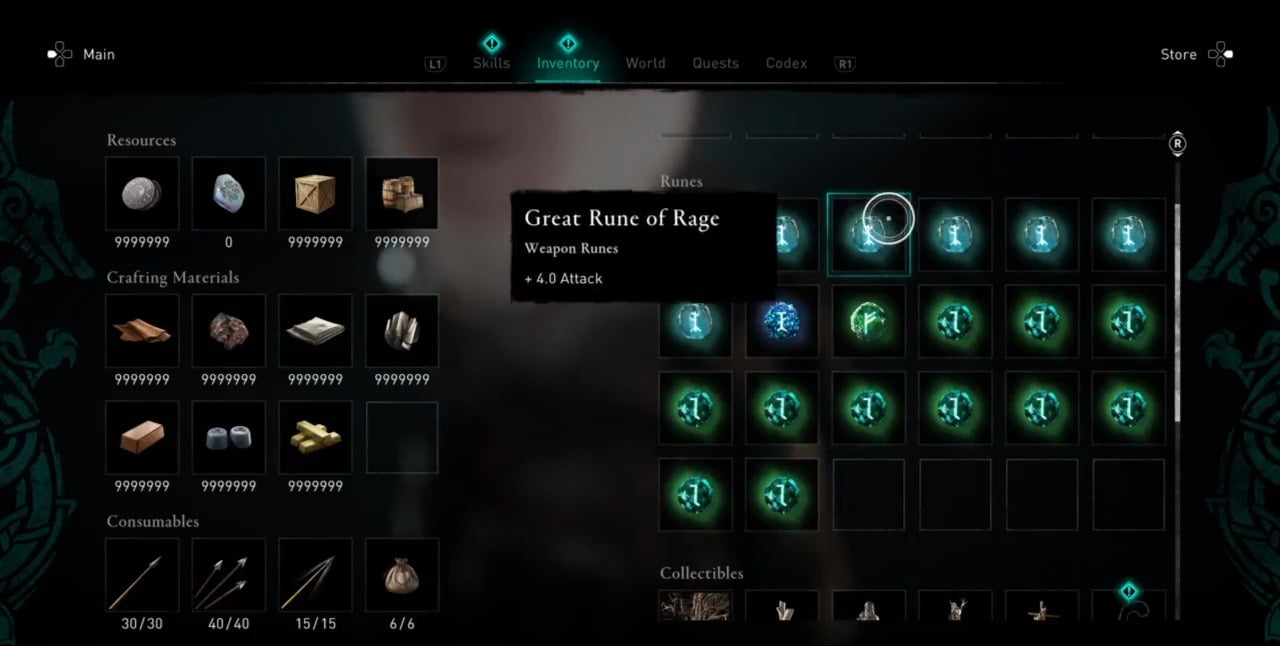Select the silver coin resource slot

click(x=142, y=193)
